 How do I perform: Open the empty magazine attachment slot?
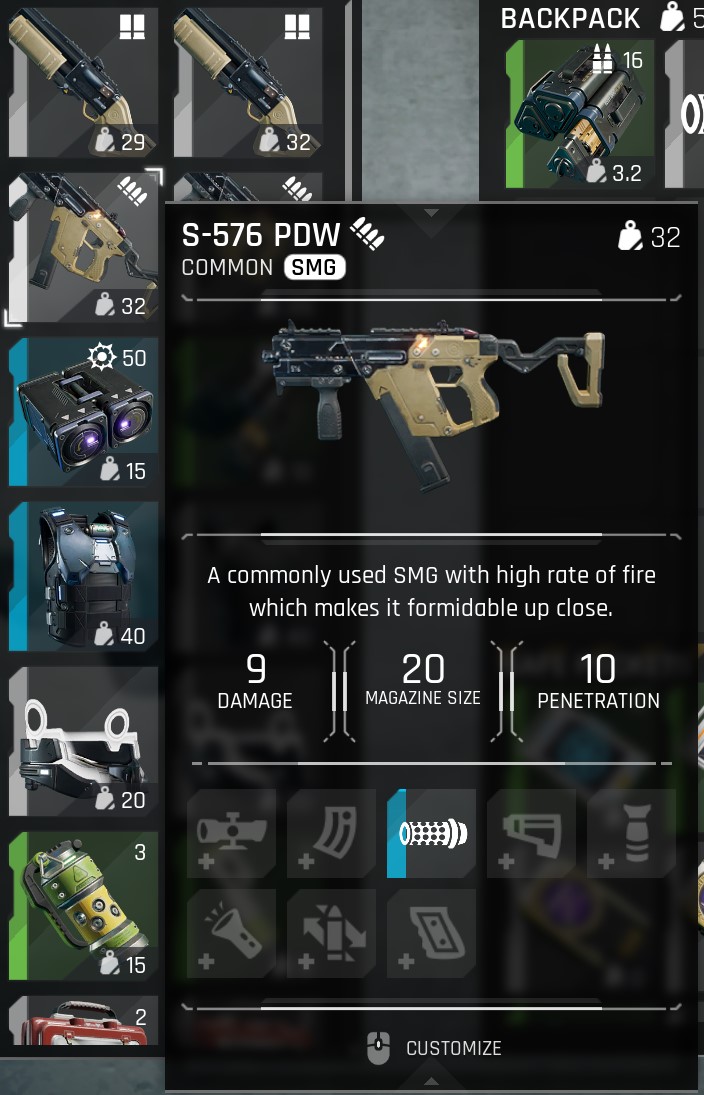click(332, 833)
